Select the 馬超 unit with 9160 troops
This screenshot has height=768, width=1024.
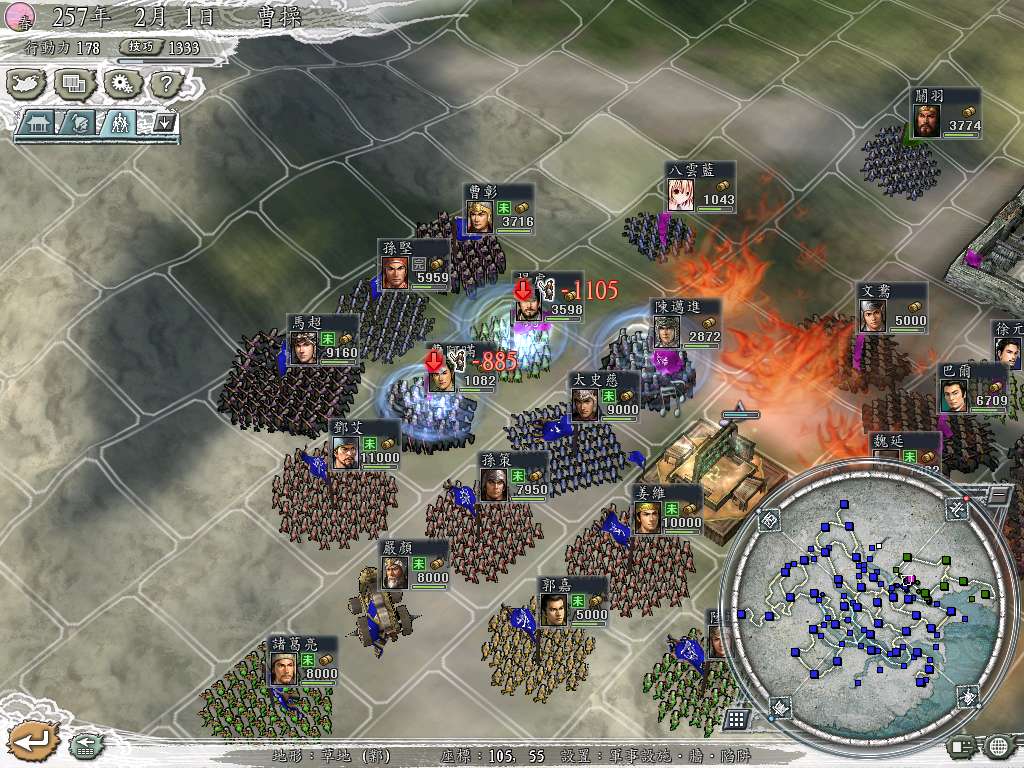[304, 346]
